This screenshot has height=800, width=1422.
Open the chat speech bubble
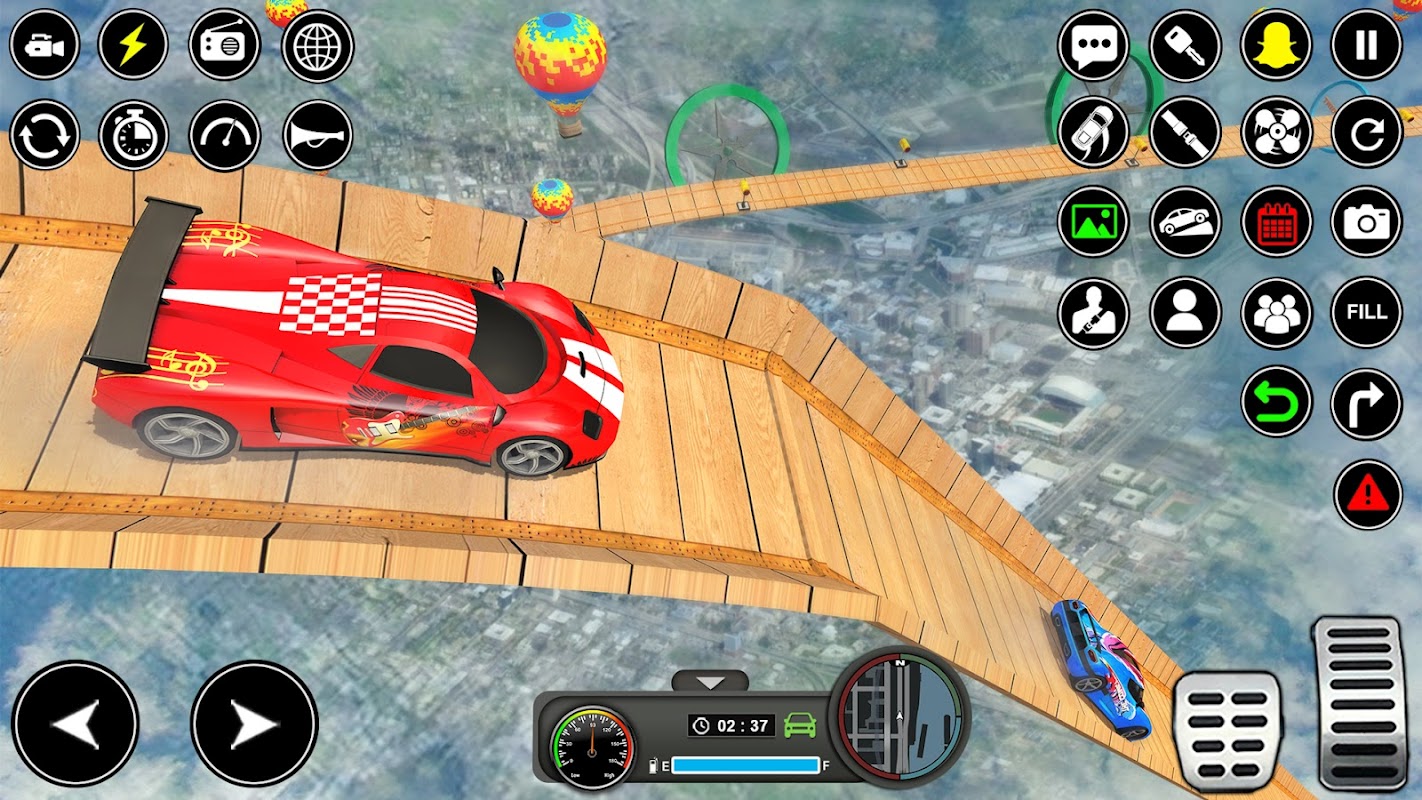coord(1093,46)
